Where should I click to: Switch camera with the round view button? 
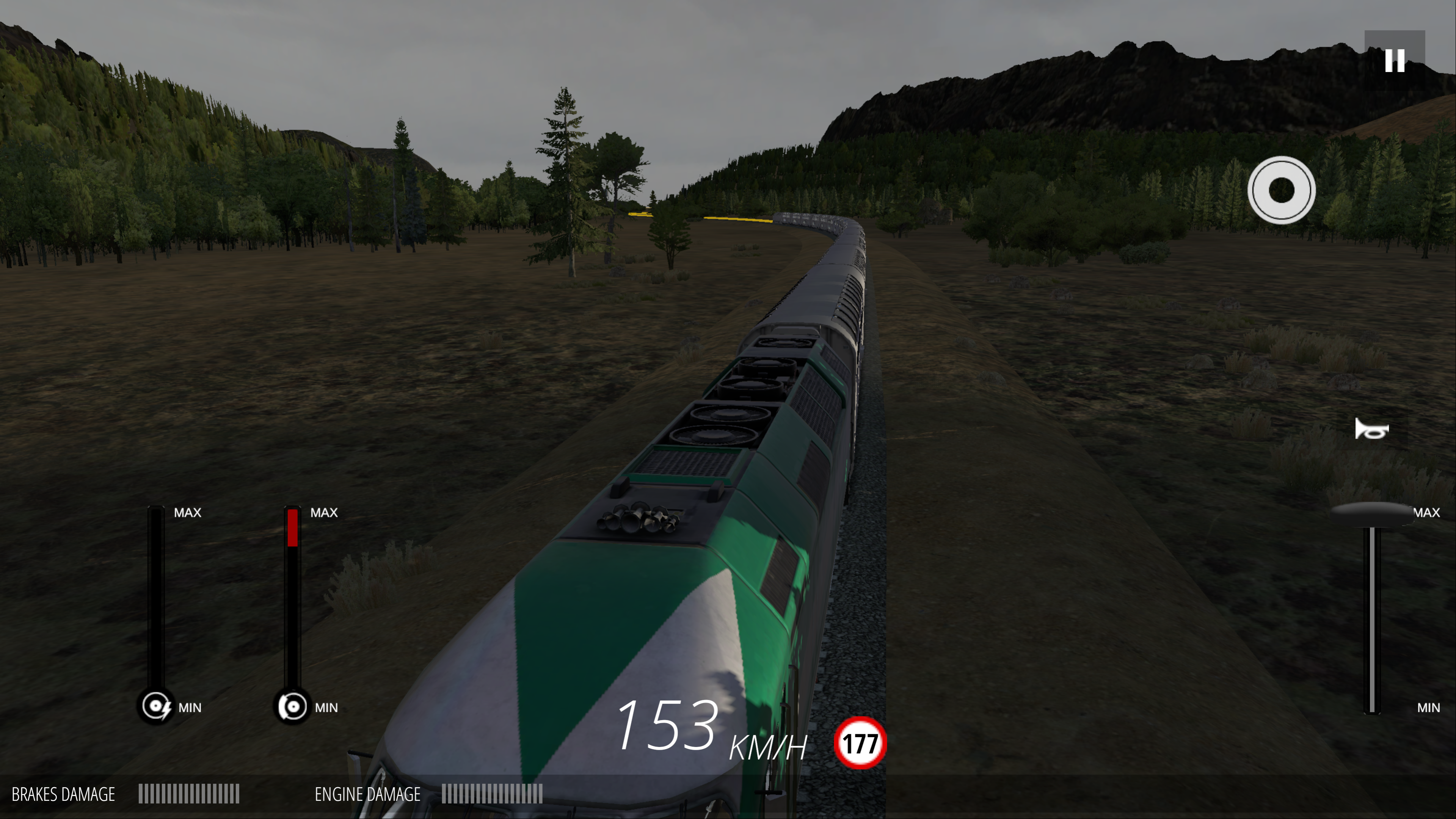pyautogui.click(x=1281, y=190)
